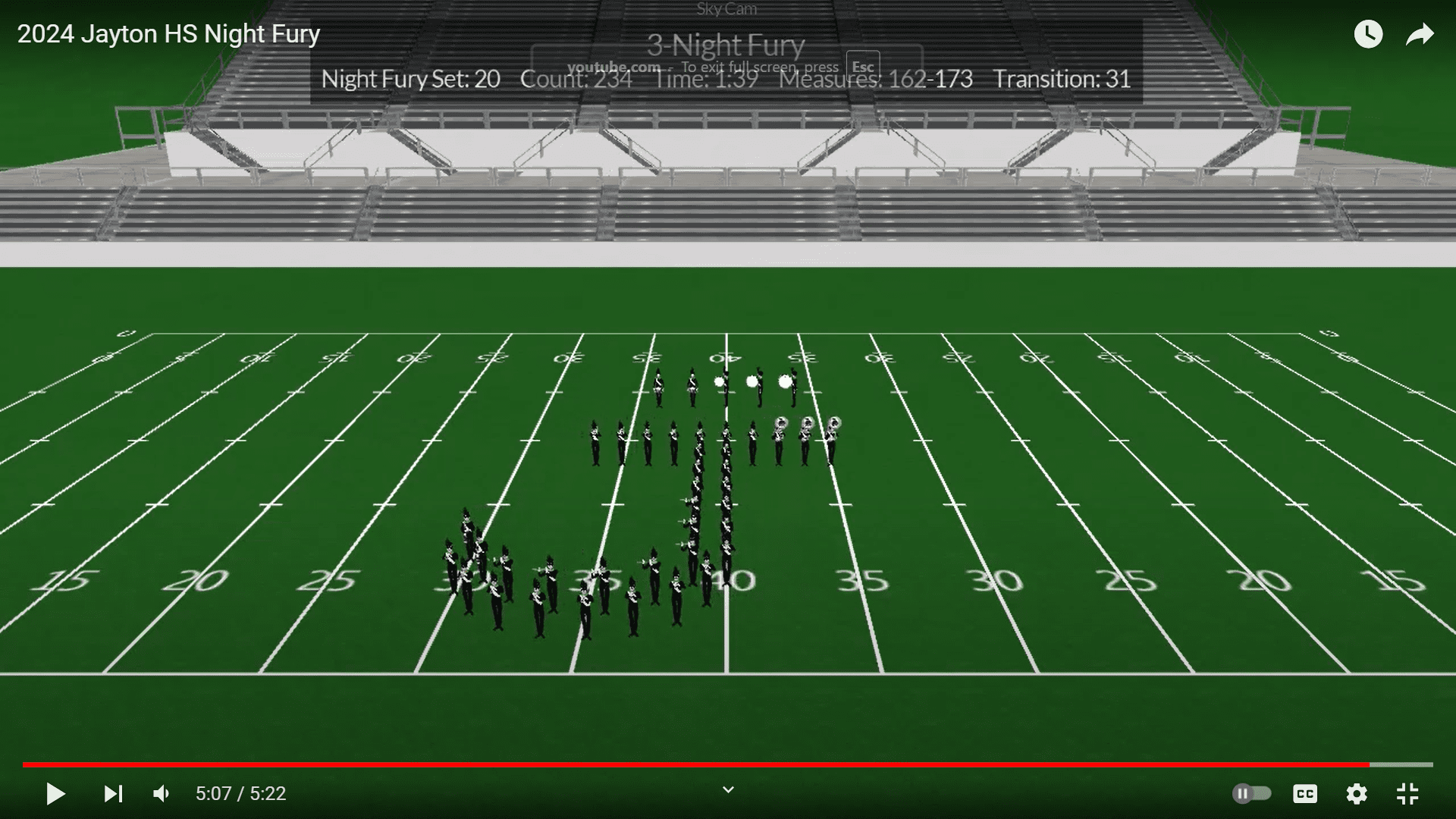
Task: Toggle the autoplay switch
Action: 1252,794
